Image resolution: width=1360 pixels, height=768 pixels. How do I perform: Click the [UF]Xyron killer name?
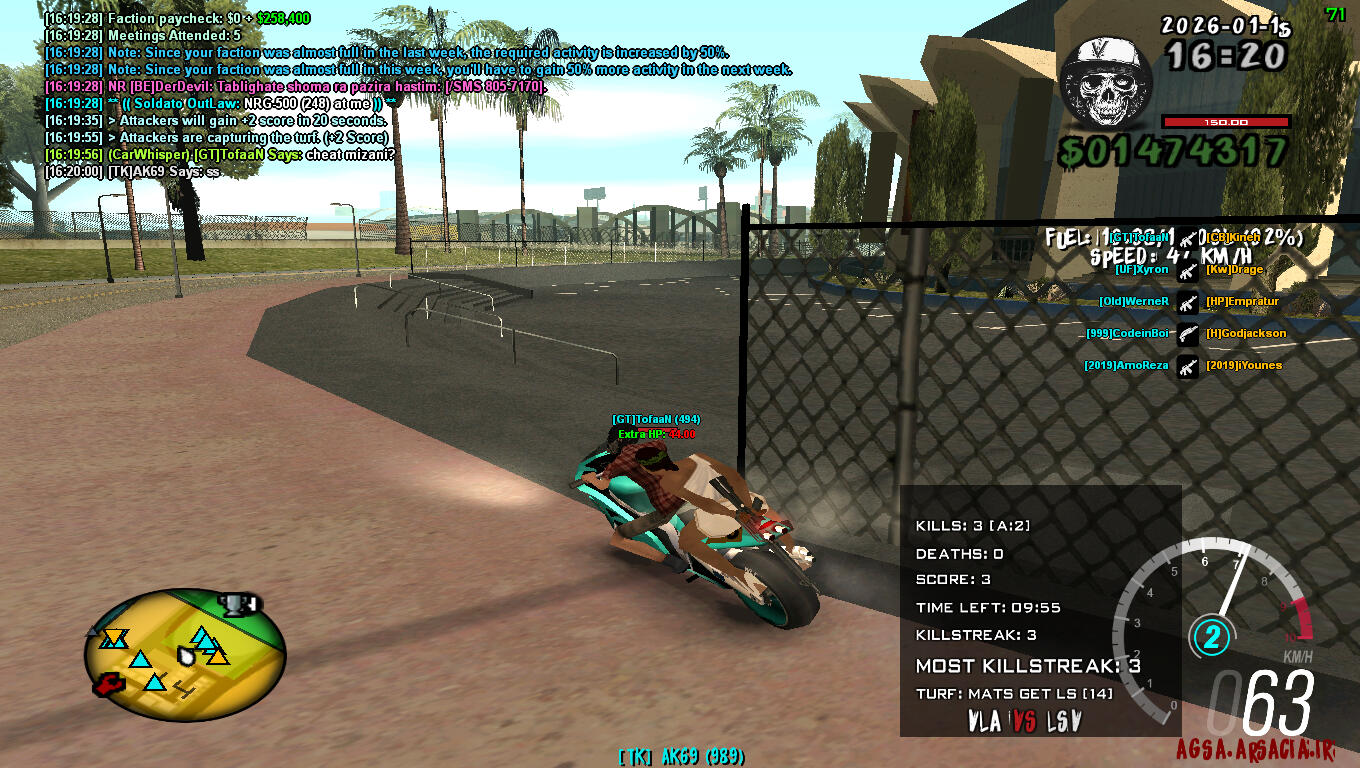pyautogui.click(x=1142, y=270)
